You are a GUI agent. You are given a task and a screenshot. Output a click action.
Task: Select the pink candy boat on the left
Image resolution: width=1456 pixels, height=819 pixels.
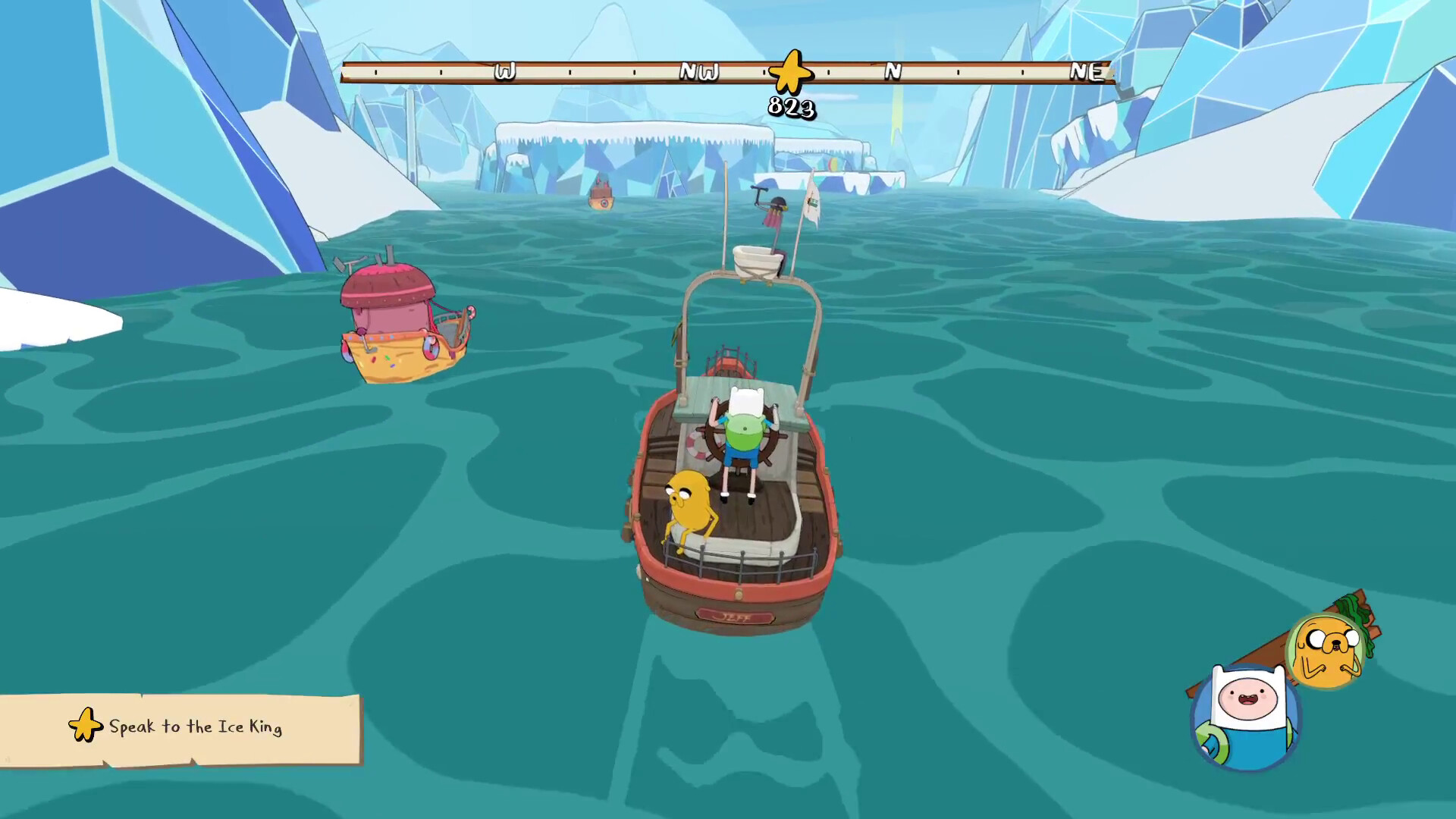402,318
